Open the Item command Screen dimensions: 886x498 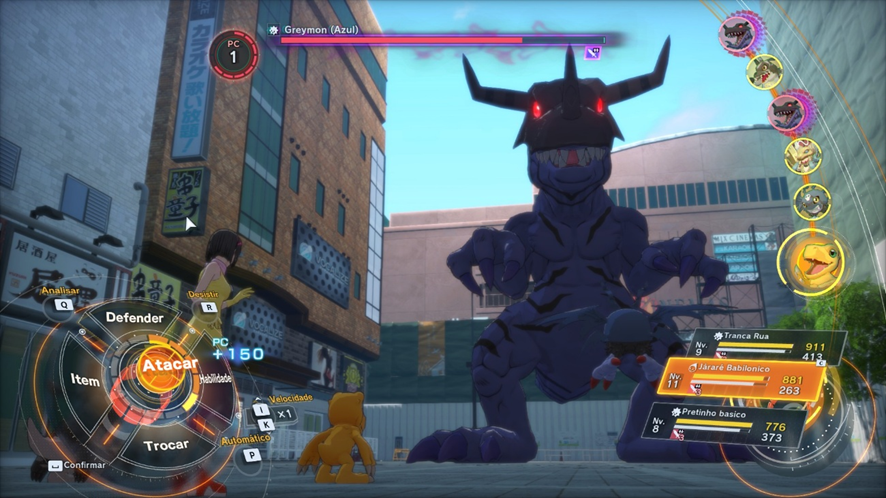[x=85, y=380]
